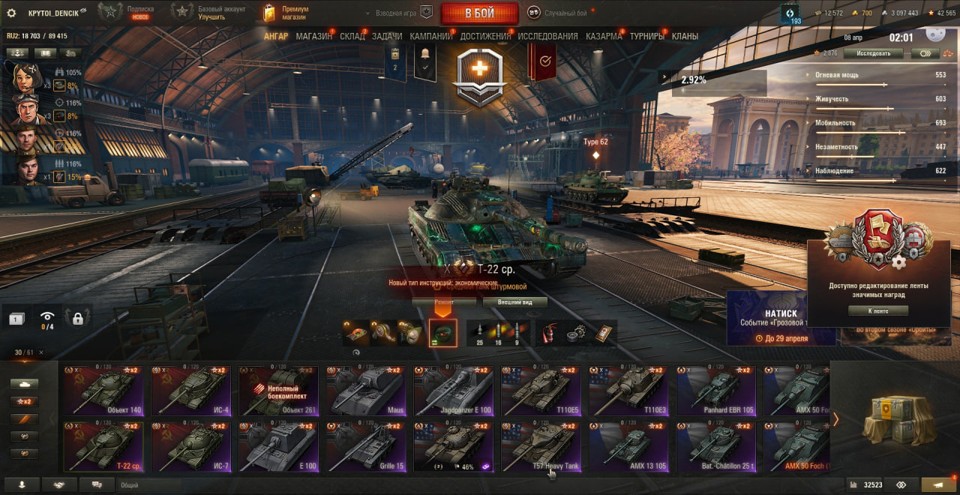
Task: Select the Объект 140 tank card
Action: [104, 391]
